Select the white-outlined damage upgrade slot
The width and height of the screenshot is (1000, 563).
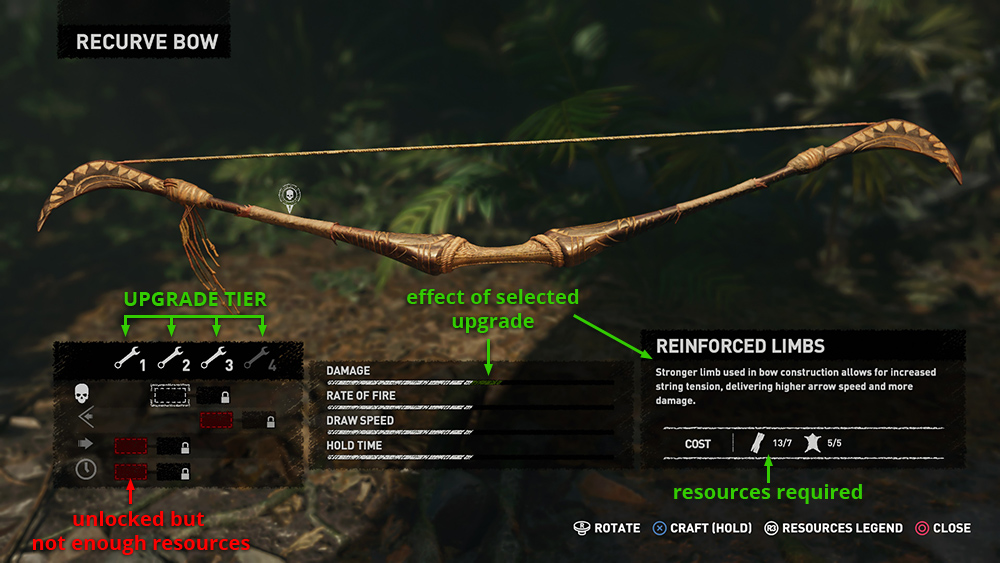coord(170,396)
